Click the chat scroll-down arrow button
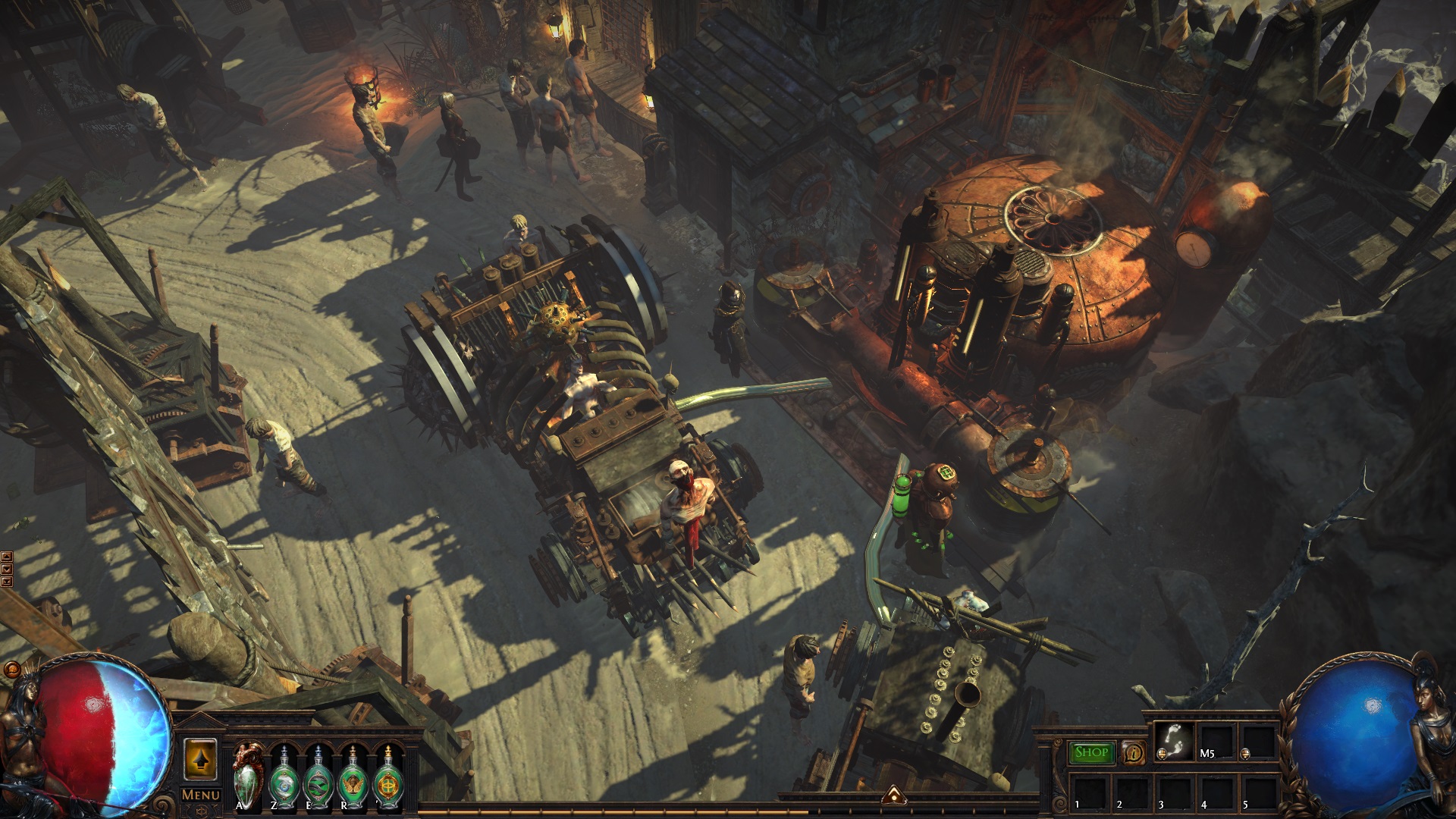Screen dimensions: 1456x819 7,569
